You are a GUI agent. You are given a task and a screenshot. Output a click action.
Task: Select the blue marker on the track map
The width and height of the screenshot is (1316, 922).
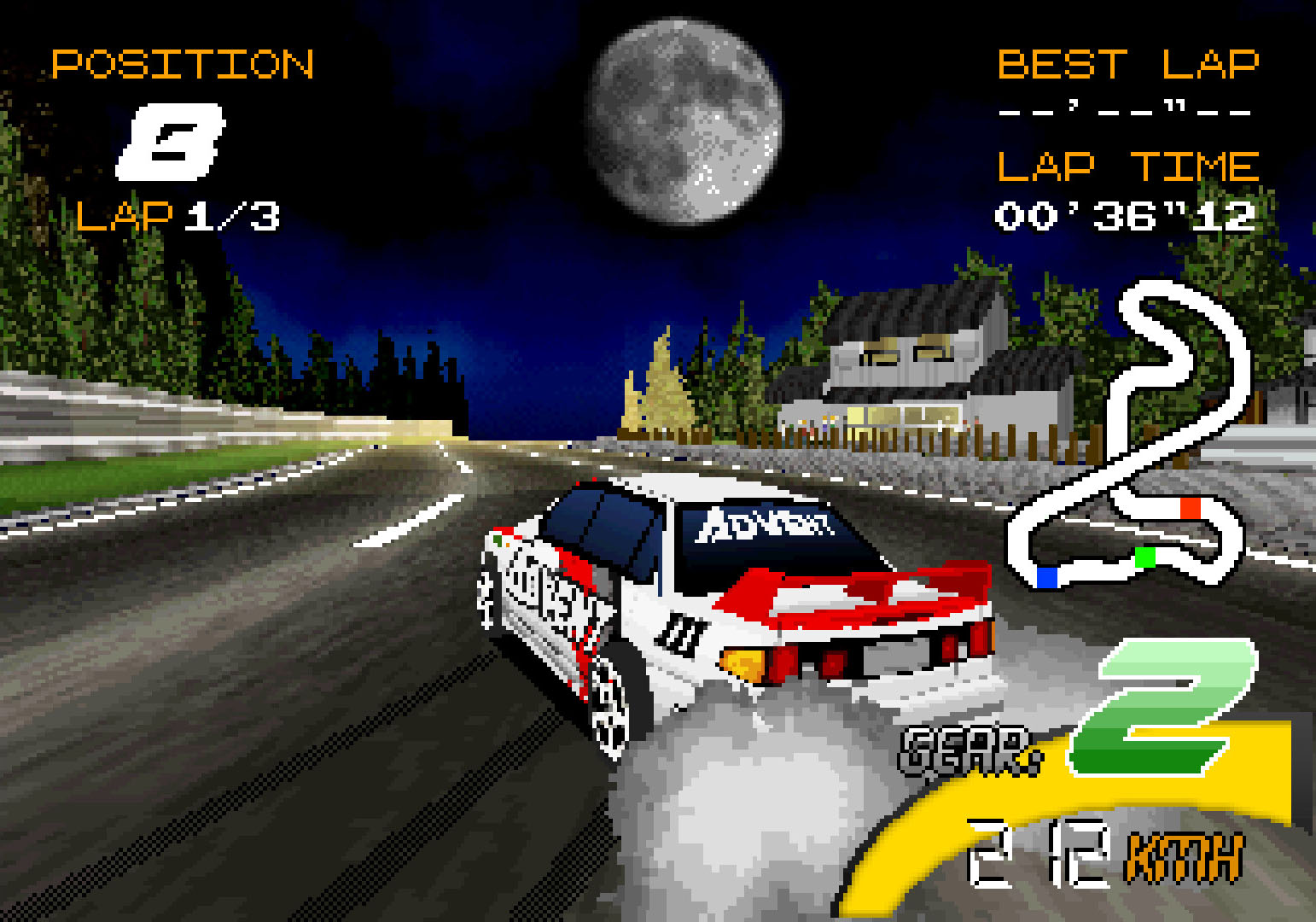pos(1046,578)
